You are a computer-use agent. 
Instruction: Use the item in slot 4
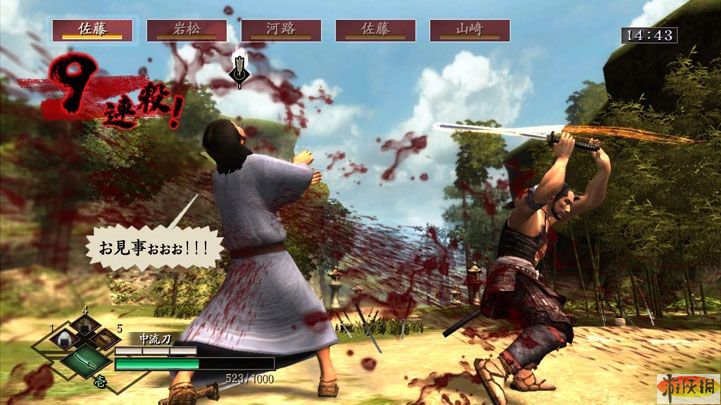(85, 328)
